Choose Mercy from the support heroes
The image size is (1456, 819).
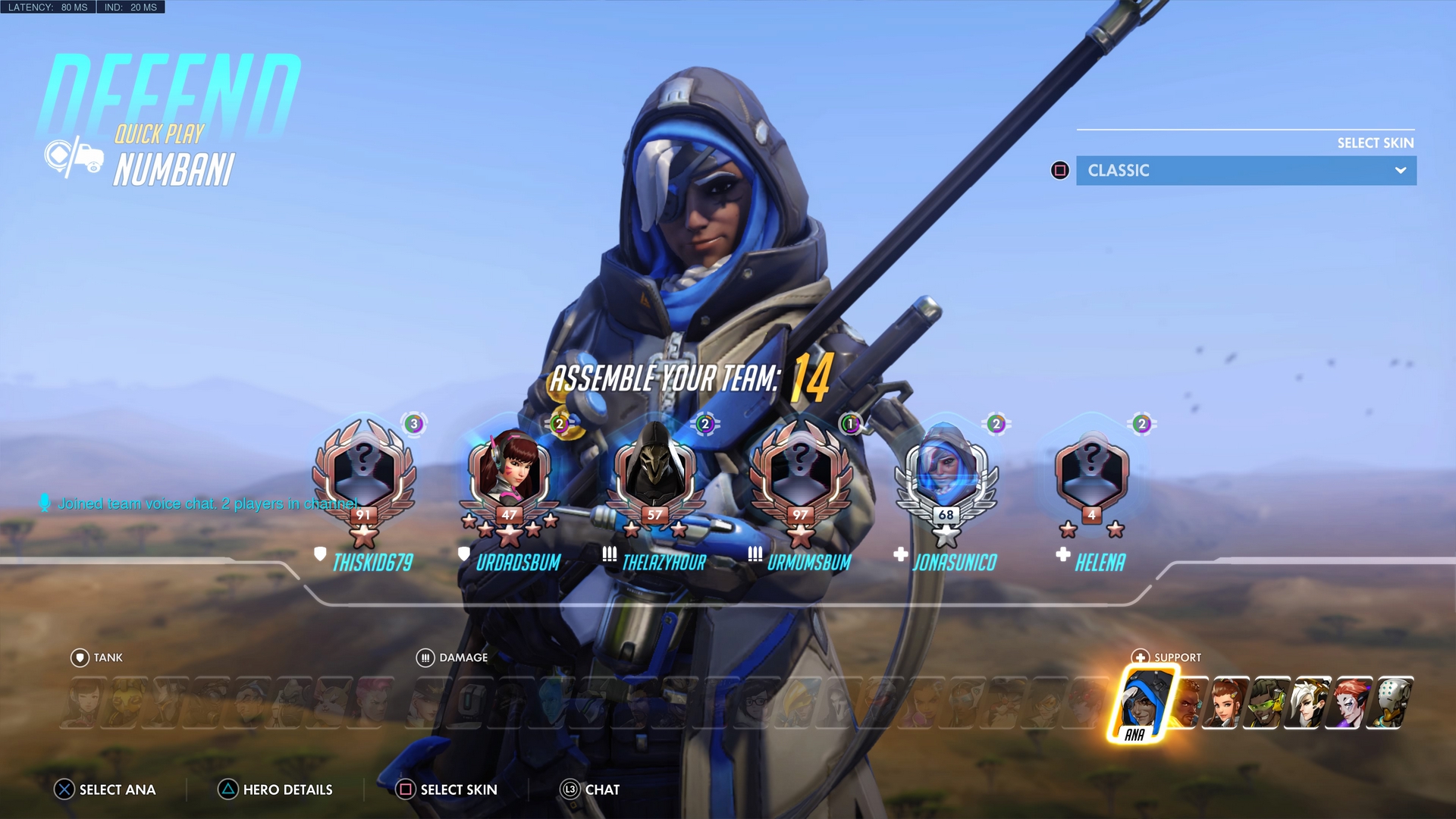[x=1310, y=702]
